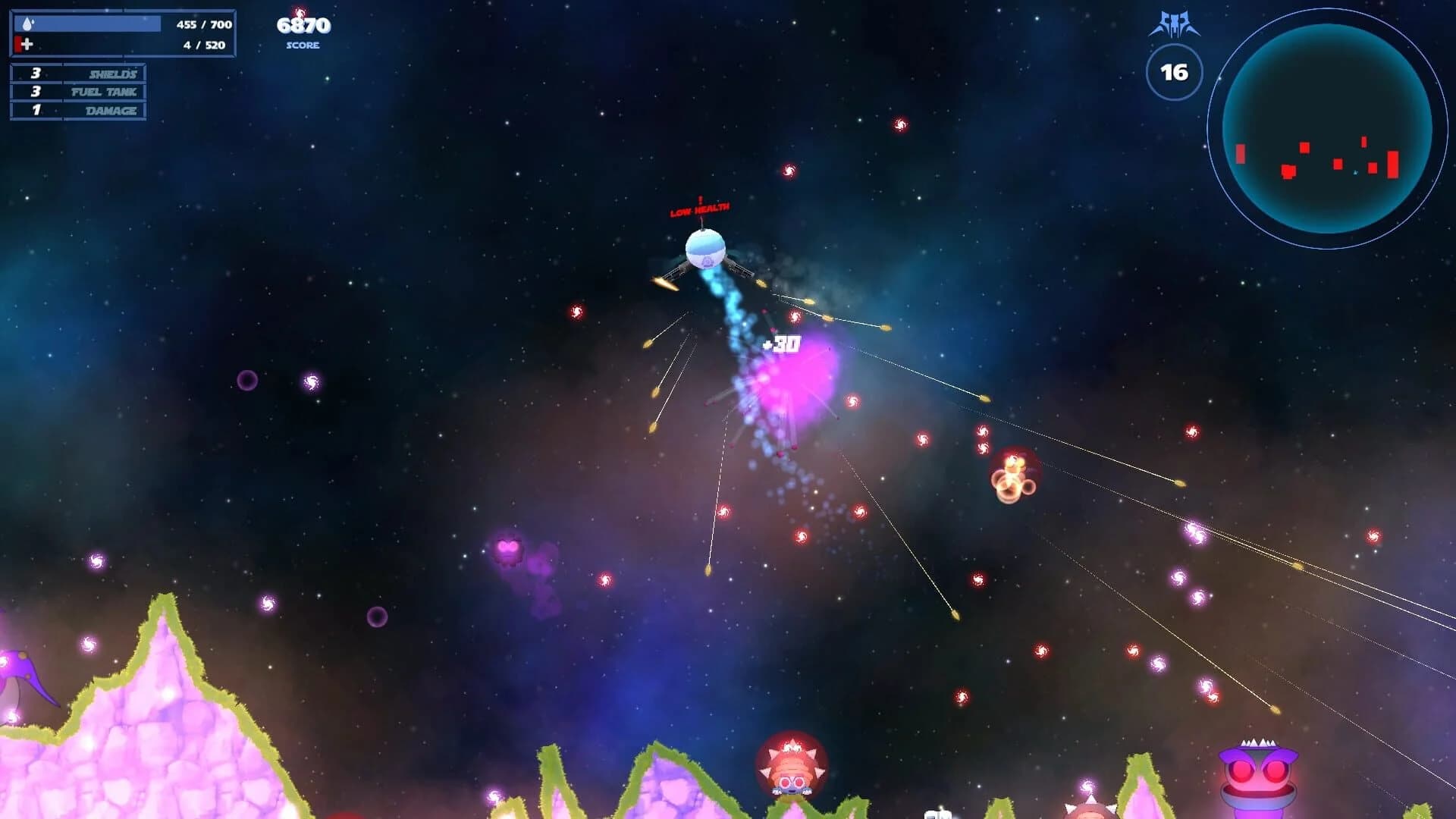Click the cyan player marker inside the radar
Image resolution: width=1456 pixels, height=819 pixels.
click(1355, 173)
